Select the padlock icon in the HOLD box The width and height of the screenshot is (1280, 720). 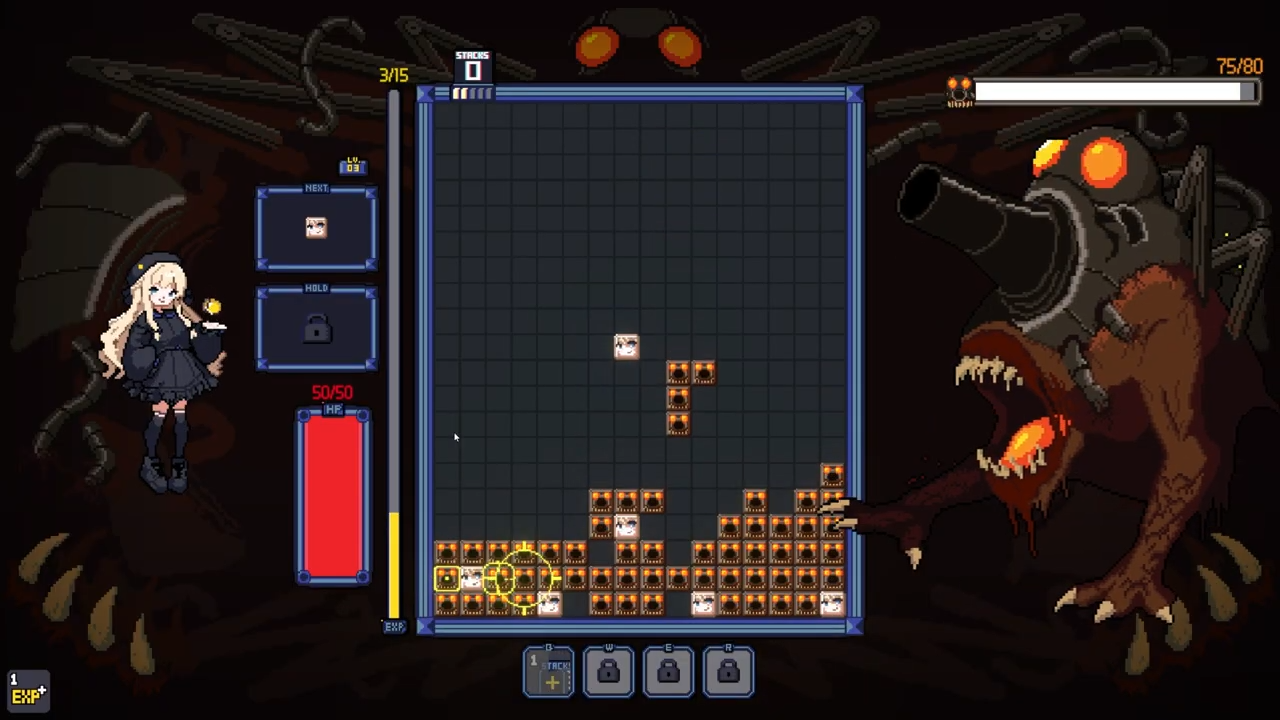(x=316, y=330)
